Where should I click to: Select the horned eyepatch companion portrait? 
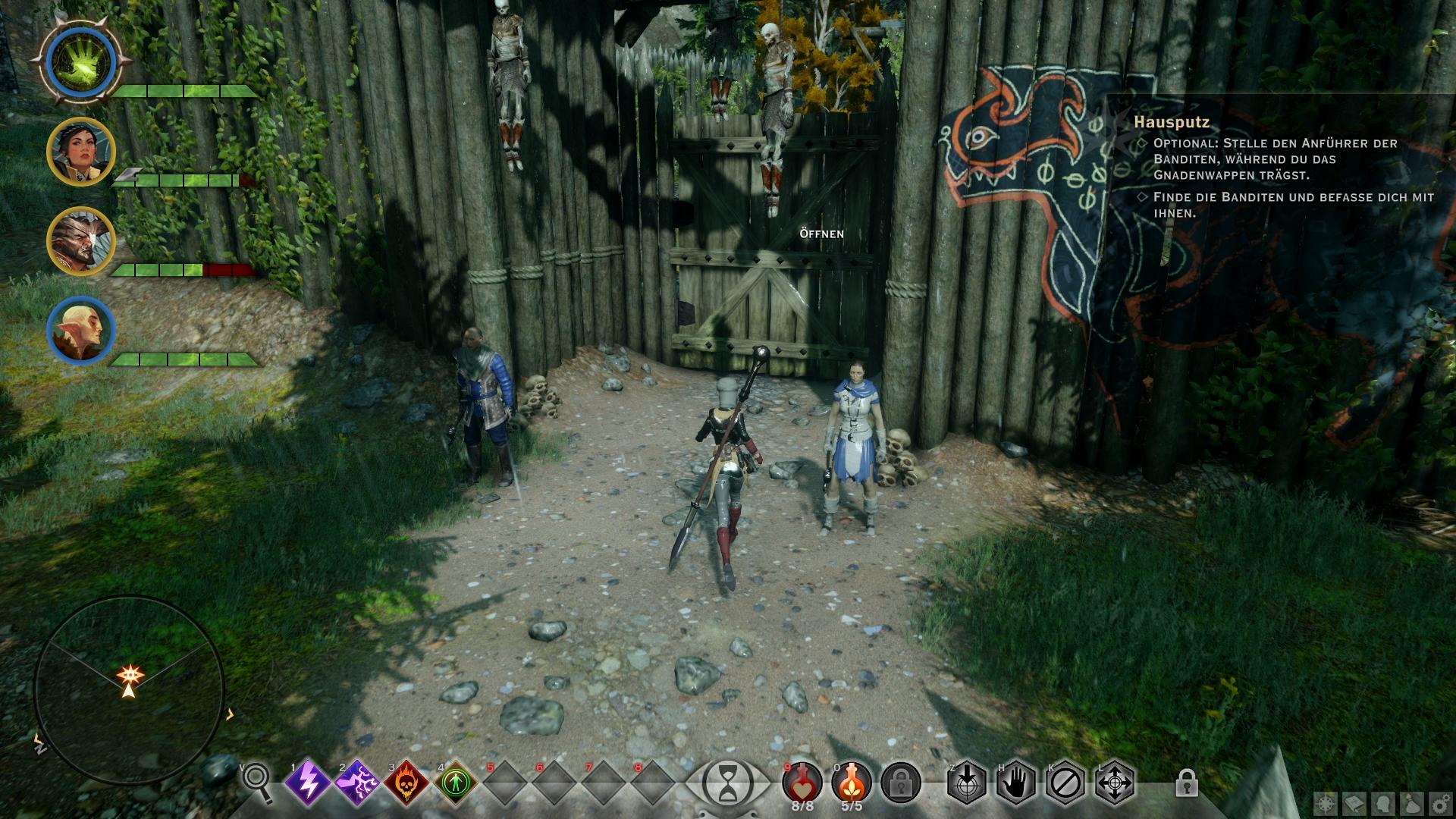pos(80,241)
